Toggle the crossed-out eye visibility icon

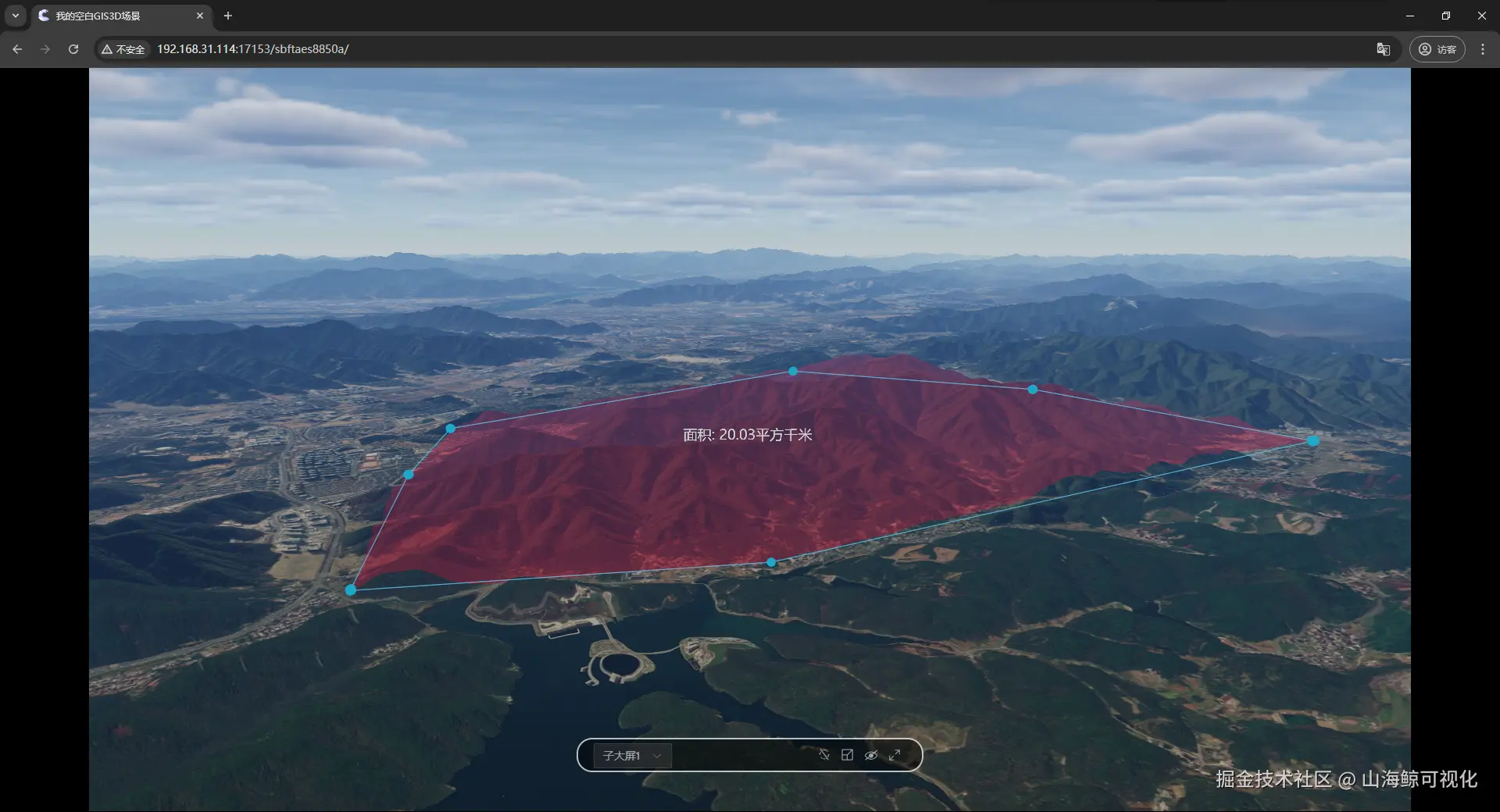click(x=871, y=755)
